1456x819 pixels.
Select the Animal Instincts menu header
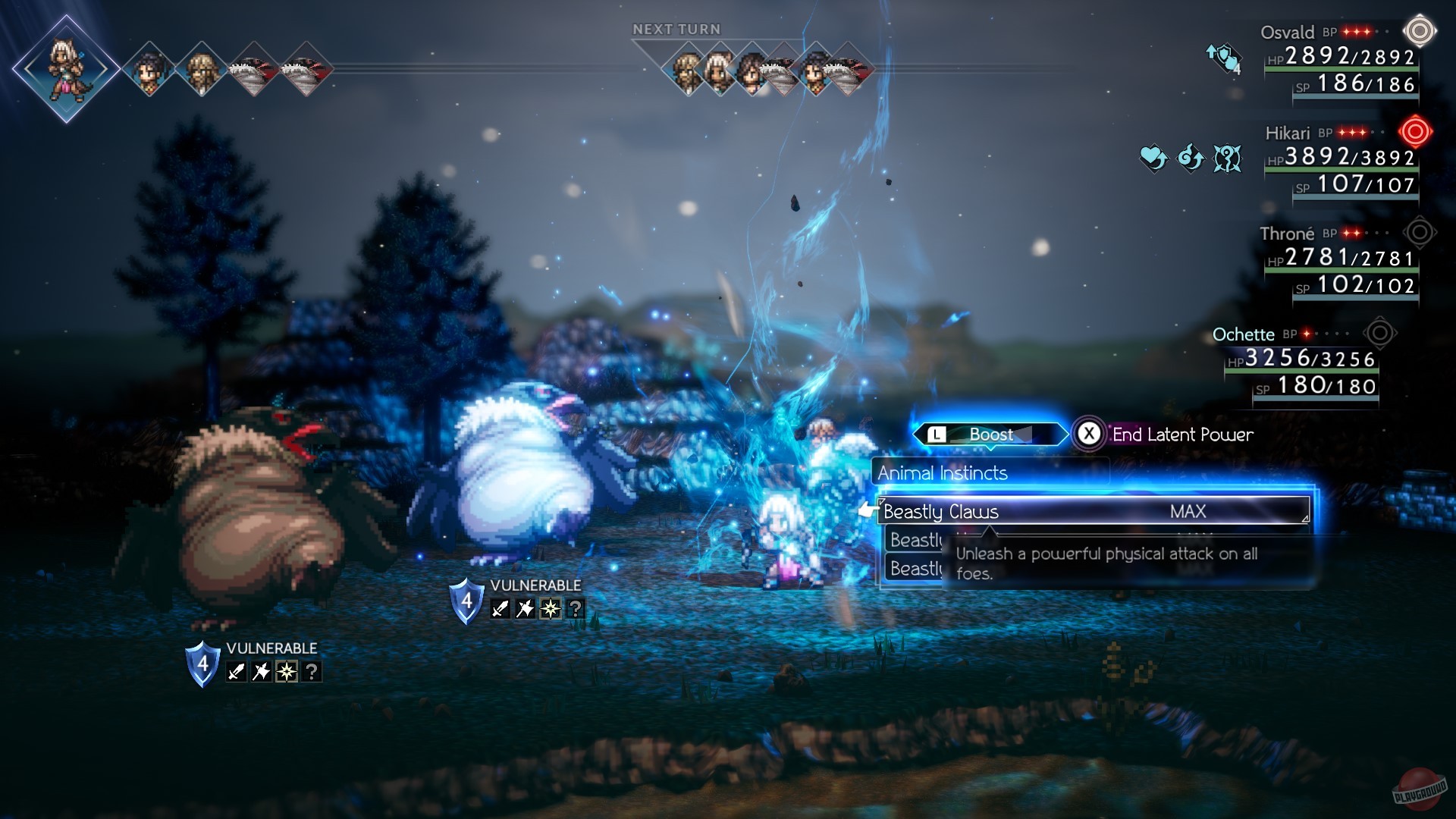[942, 472]
